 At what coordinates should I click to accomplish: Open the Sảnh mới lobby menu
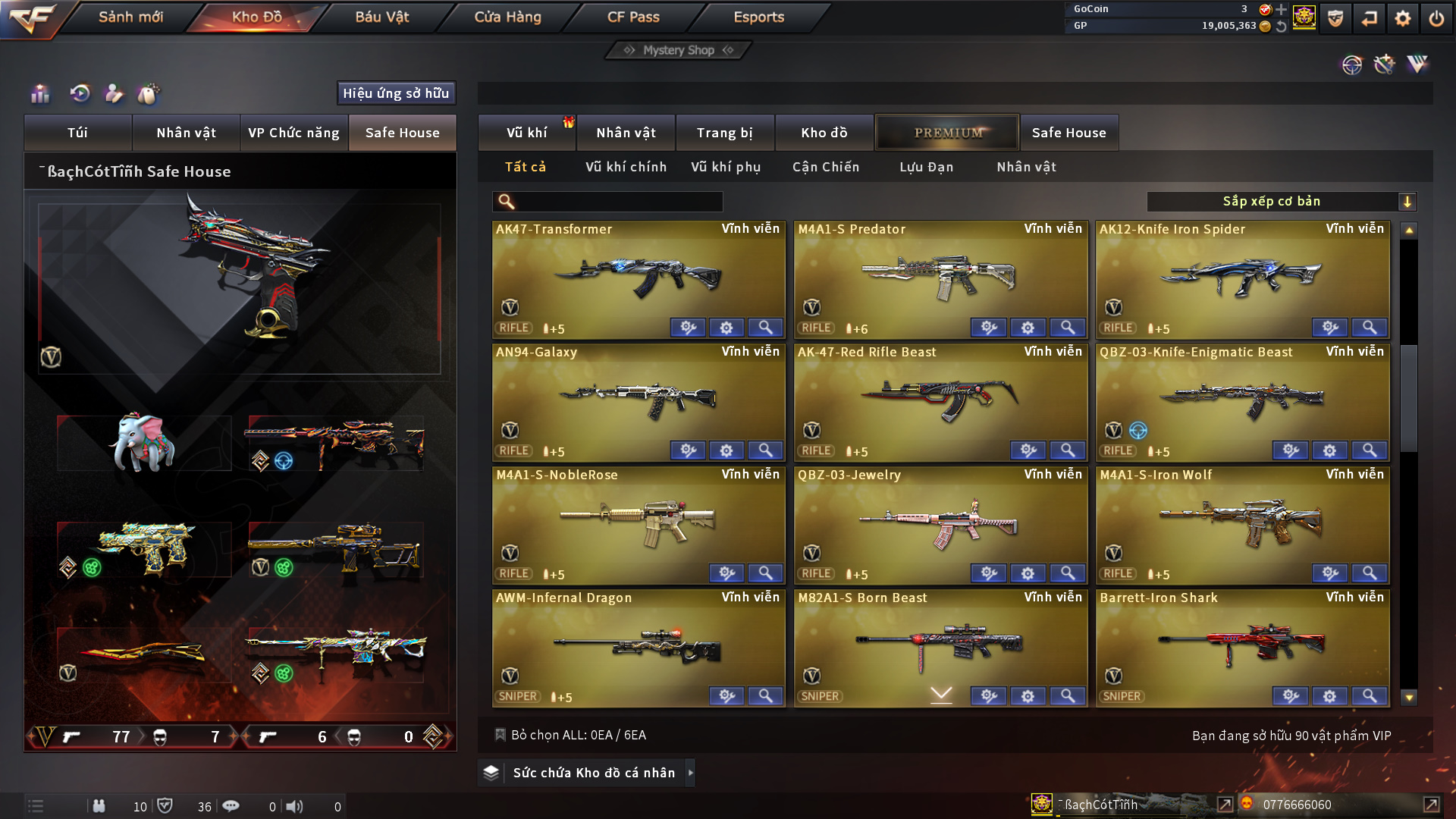(x=130, y=17)
